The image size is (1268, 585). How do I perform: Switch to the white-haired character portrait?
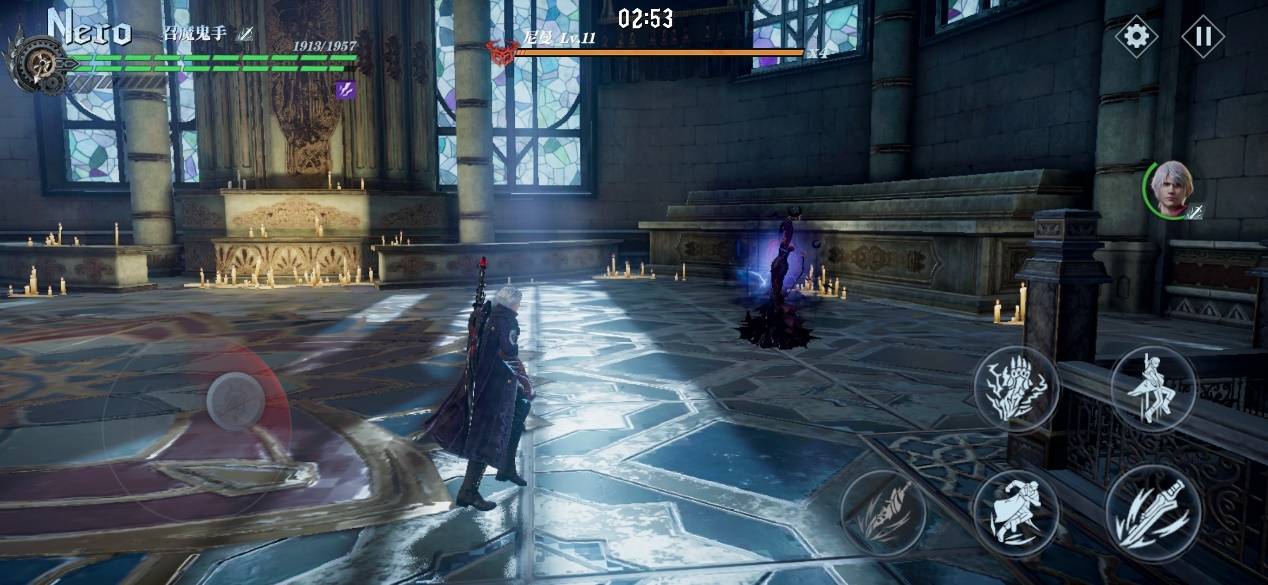(1170, 187)
